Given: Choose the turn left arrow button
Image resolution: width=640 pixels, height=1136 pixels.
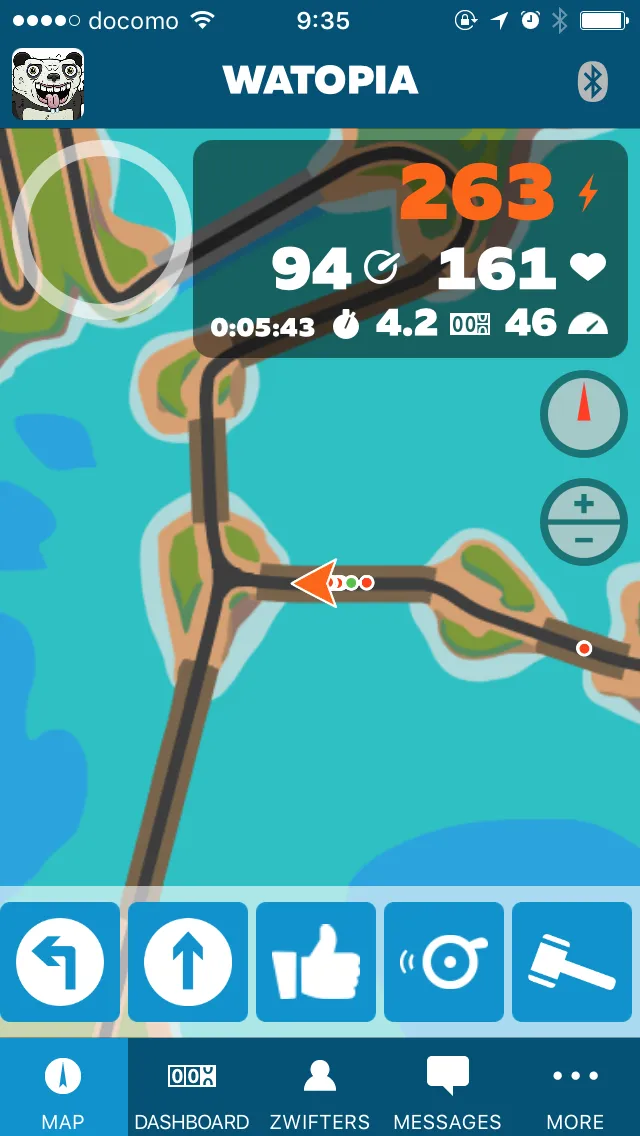Looking at the screenshot, I should (60, 962).
